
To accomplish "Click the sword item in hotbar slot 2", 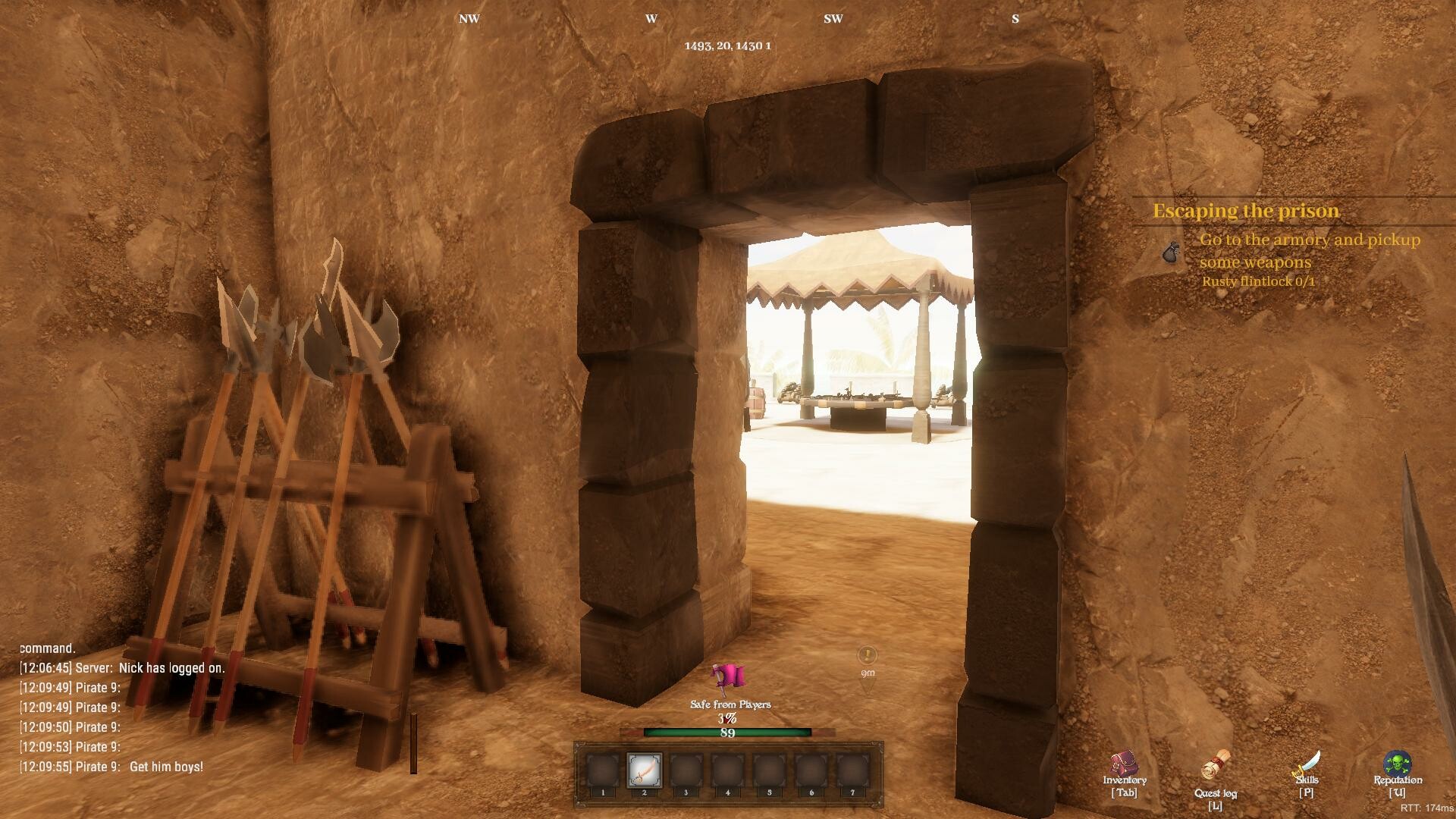I will coord(645,769).
